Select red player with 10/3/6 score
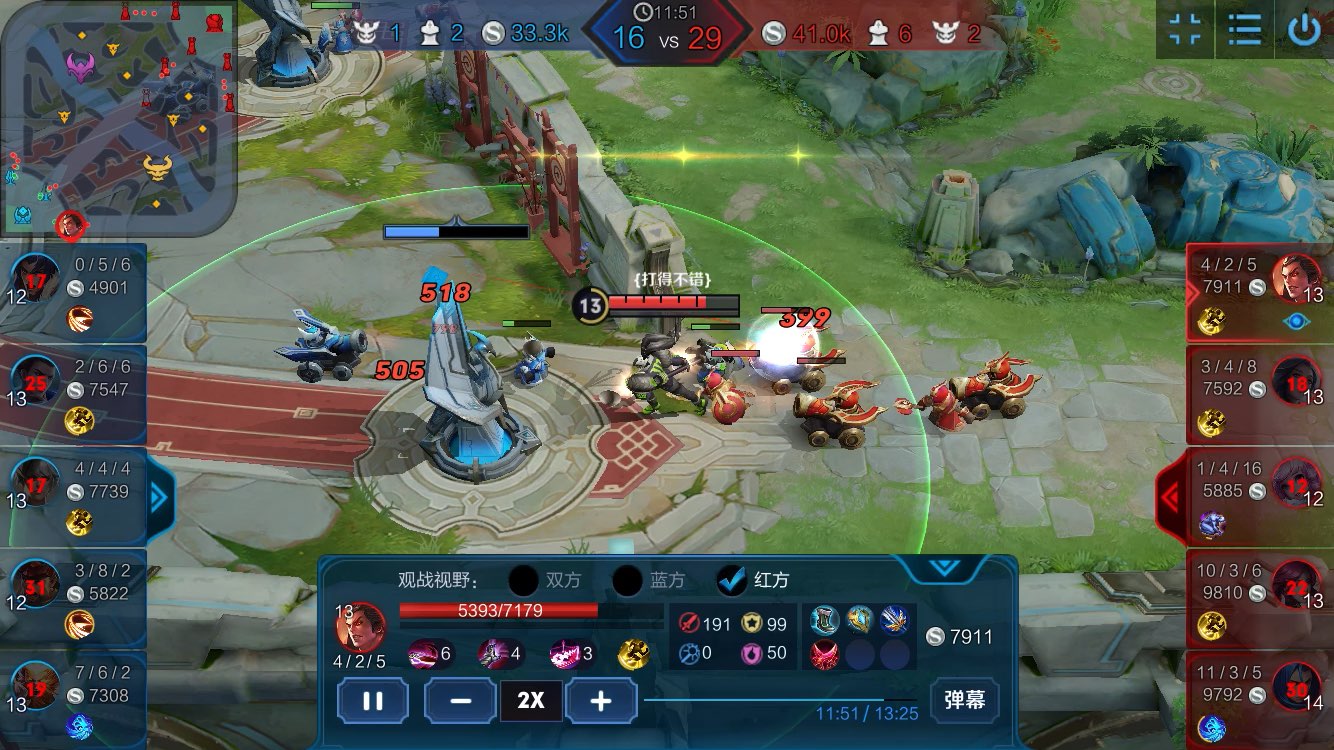The width and height of the screenshot is (1334, 750). click(x=1259, y=598)
